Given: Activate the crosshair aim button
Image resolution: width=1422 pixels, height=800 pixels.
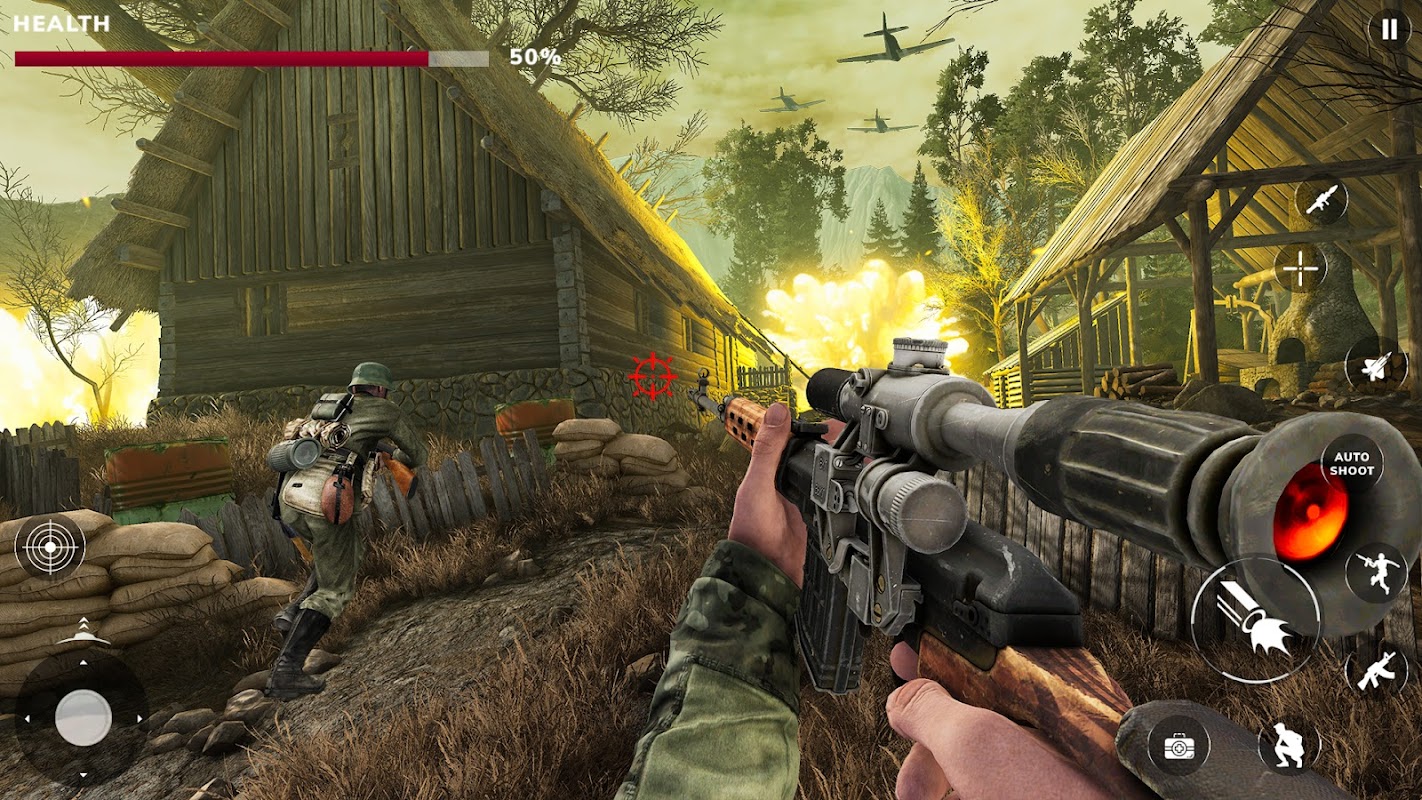Looking at the screenshot, I should [x=1300, y=268].
